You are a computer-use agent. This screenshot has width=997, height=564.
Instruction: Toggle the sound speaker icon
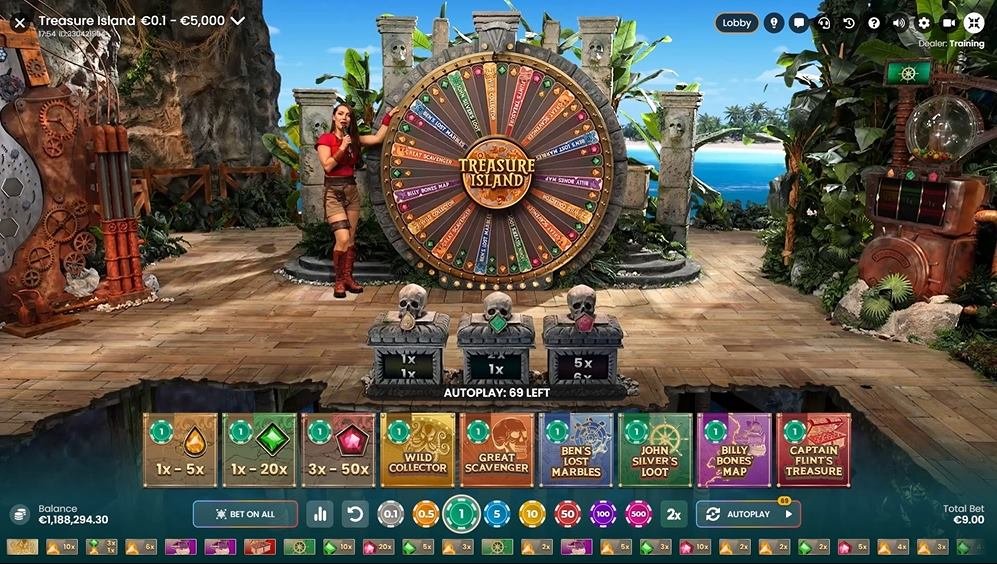point(899,22)
